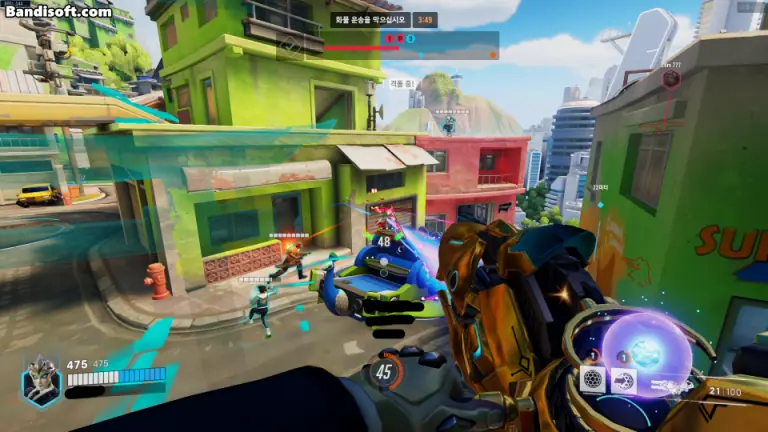Open the Bandisoft.com watermark link
Image resolution: width=768 pixels, height=432 pixels.
(x=58, y=12)
